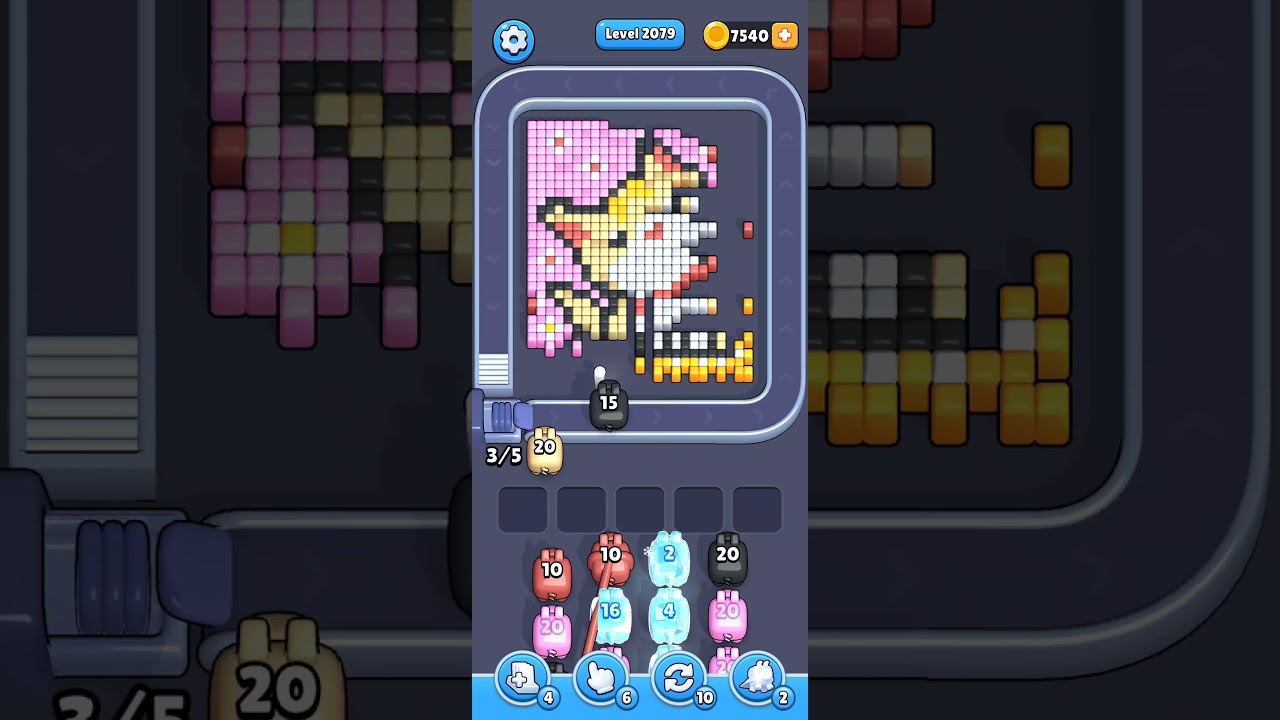
Task: Tap the orange plus to buy coins
Action: click(x=783, y=36)
